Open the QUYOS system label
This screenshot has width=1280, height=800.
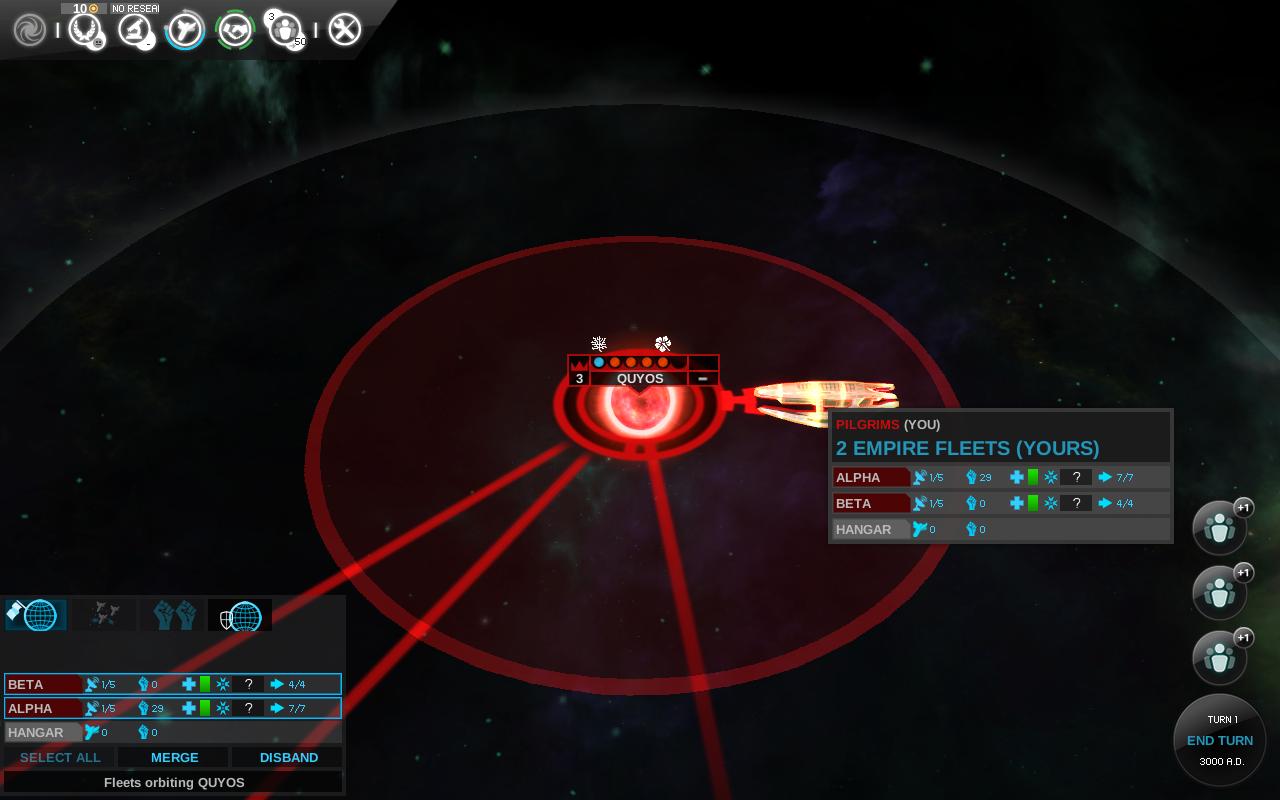coord(640,379)
